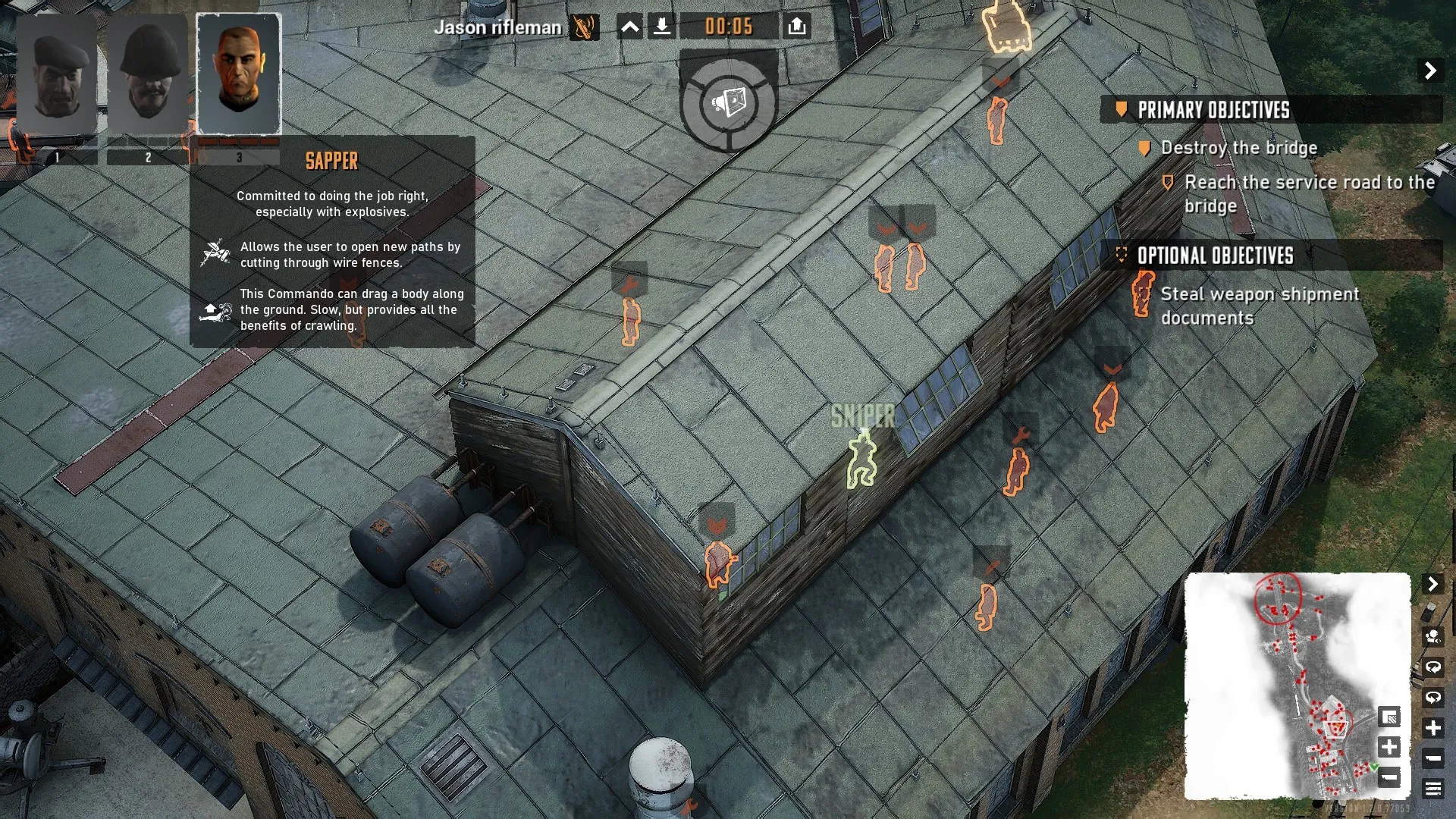Viewport: 1456px width, 819px height.
Task: Click the download-arrow button left of the timer
Action: pyautogui.click(x=662, y=27)
